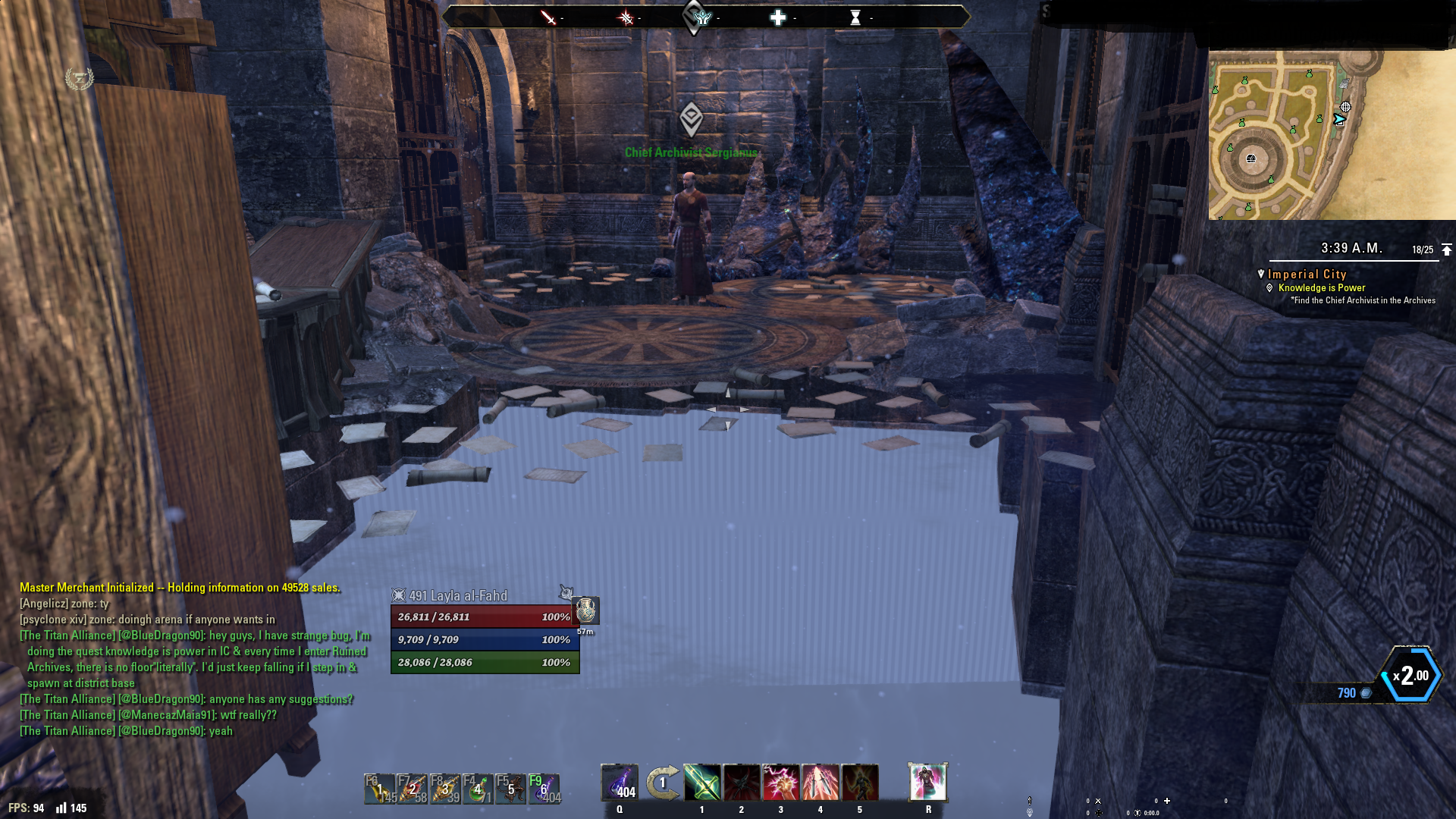The height and width of the screenshot is (819, 1456).
Task: Cast the dark red winged ability
Action: coord(742,783)
